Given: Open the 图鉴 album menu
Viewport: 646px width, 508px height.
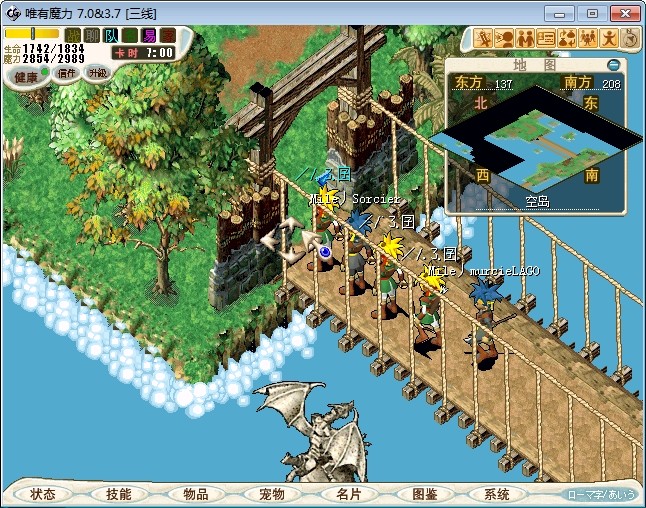Looking at the screenshot, I should pyautogui.click(x=424, y=494).
